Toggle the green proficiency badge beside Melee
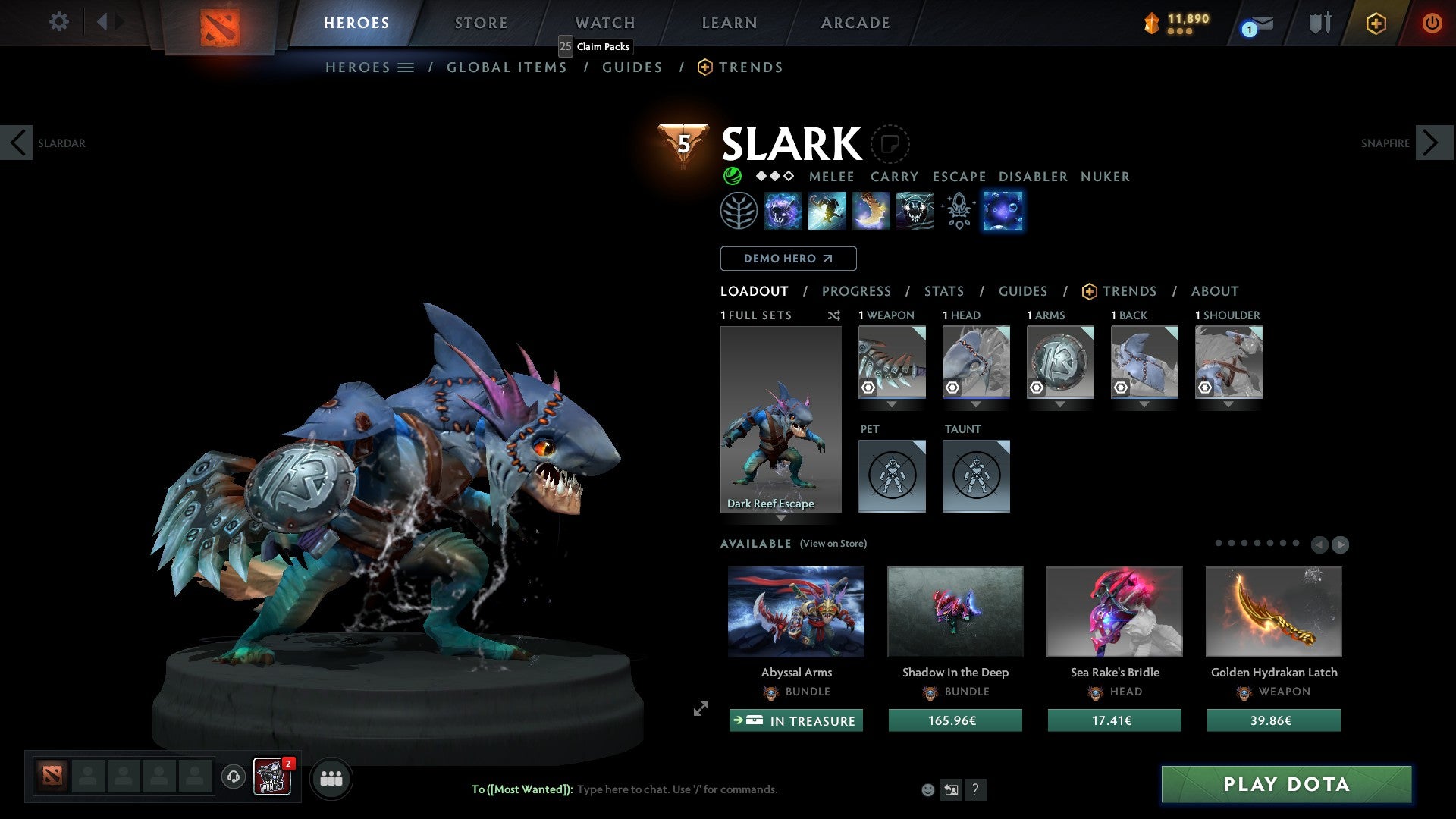1456x819 pixels. click(x=732, y=176)
